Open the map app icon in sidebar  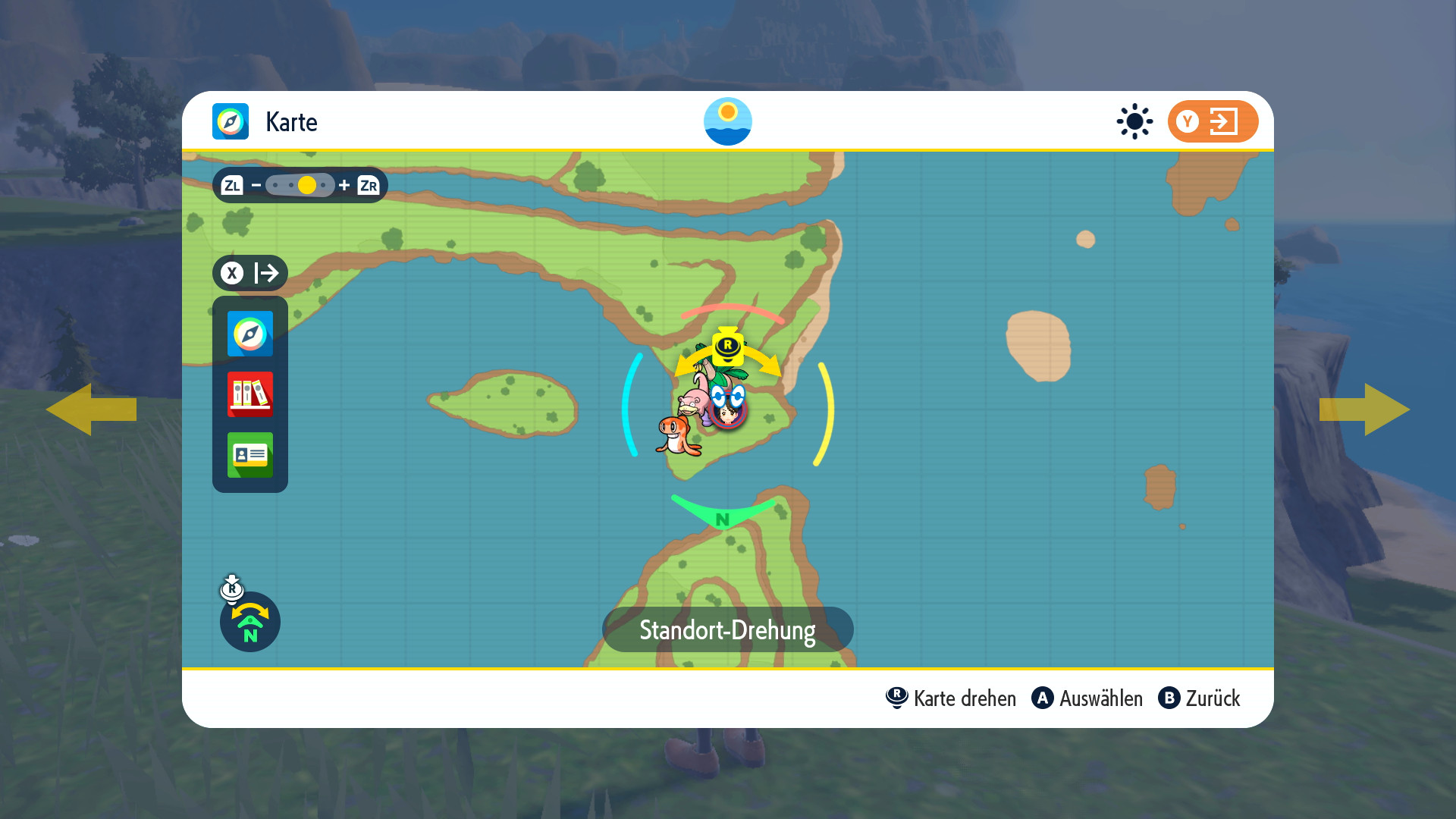[249, 334]
